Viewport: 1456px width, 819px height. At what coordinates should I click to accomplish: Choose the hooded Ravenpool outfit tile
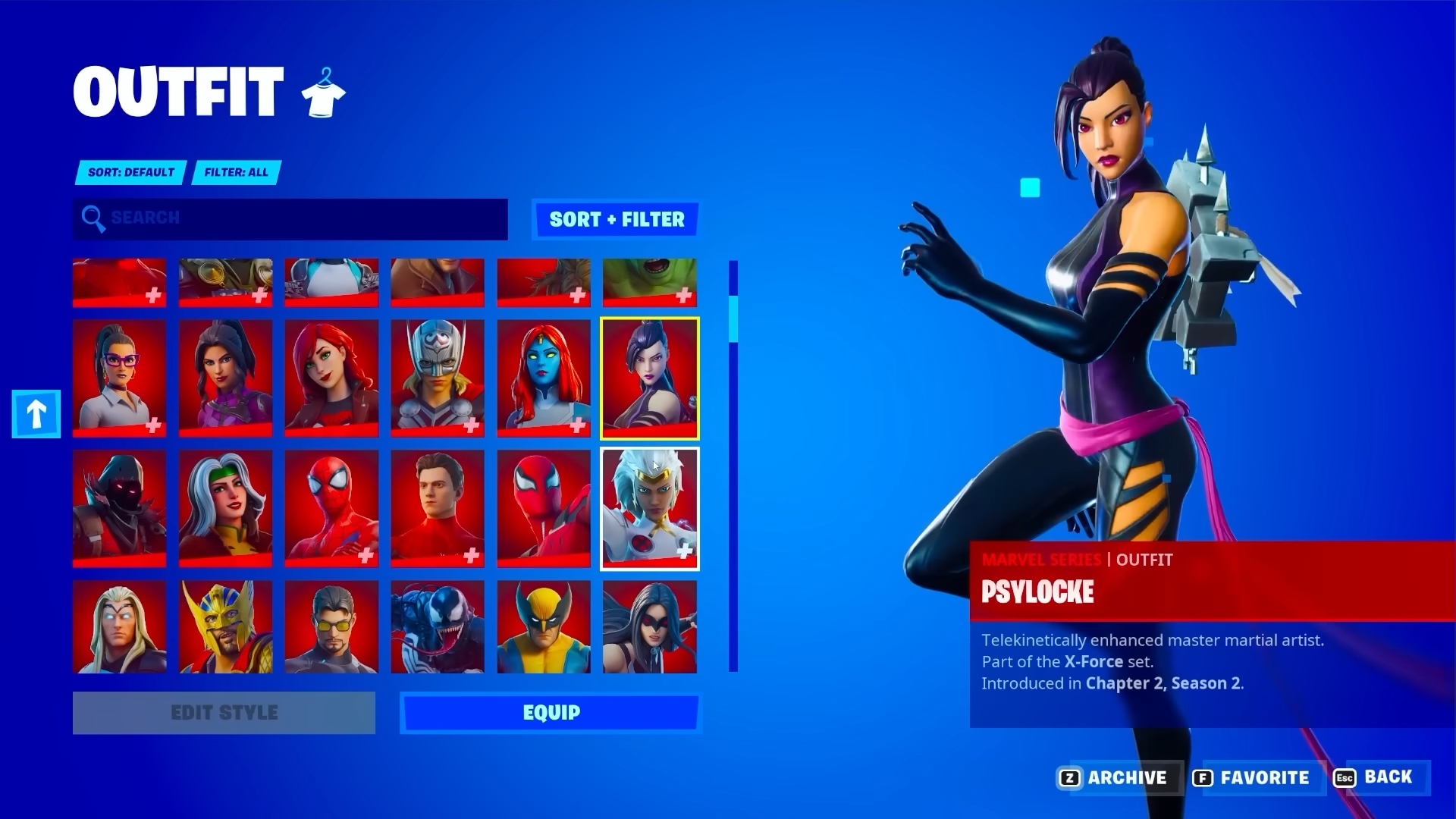click(x=119, y=508)
